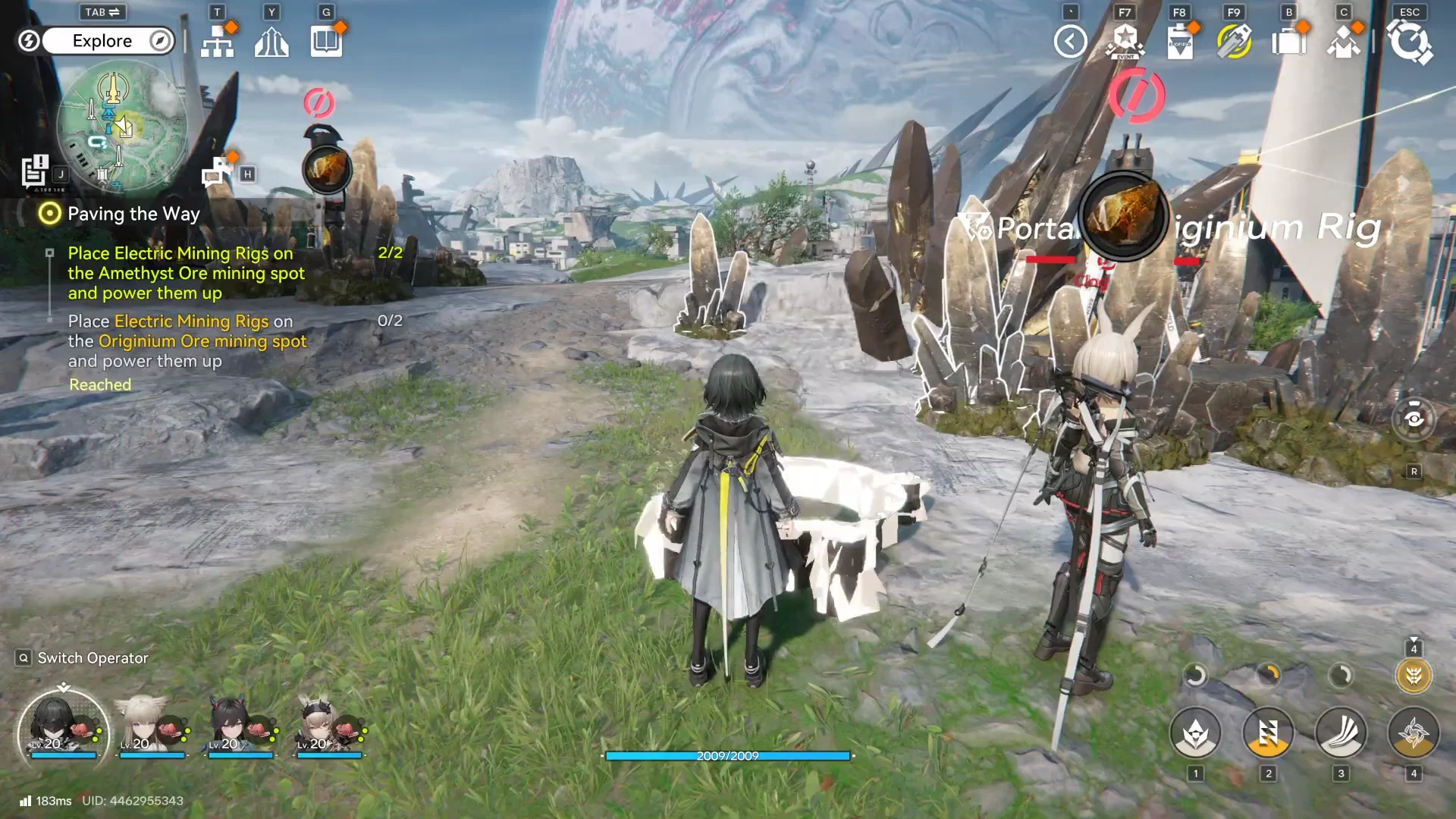Open the clipboard icon with downward triangle

[1179, 42]
